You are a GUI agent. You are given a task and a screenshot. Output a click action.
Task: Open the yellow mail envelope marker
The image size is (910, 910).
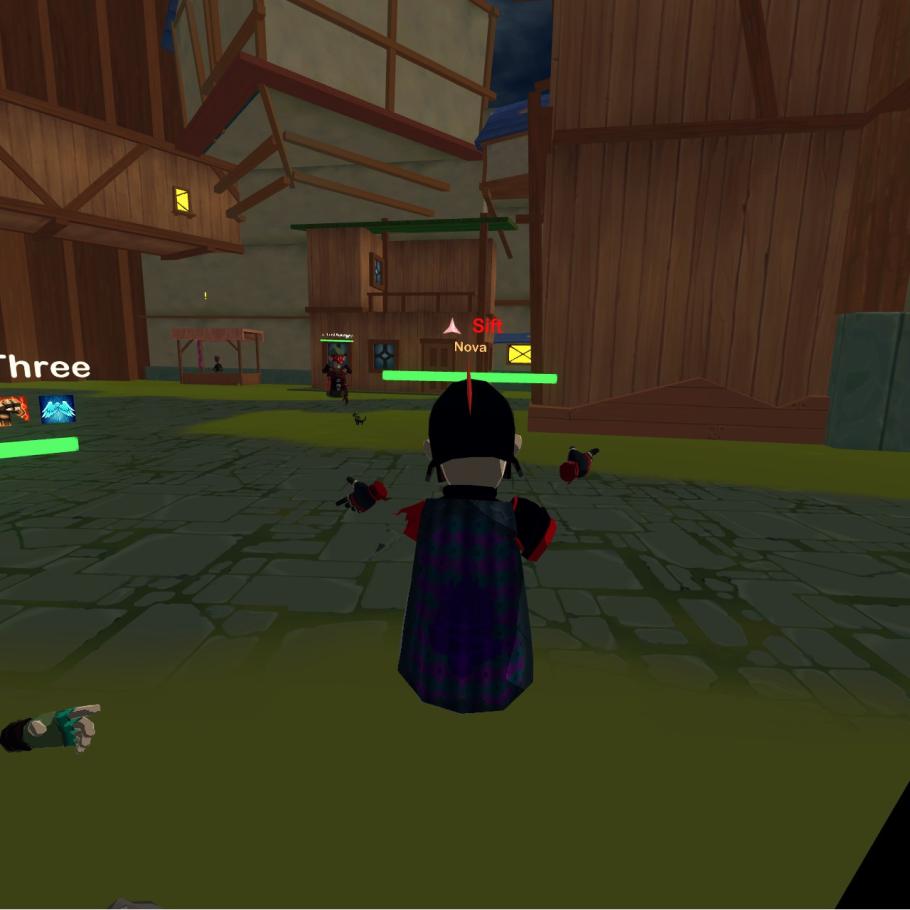click(x=520, y=353)
